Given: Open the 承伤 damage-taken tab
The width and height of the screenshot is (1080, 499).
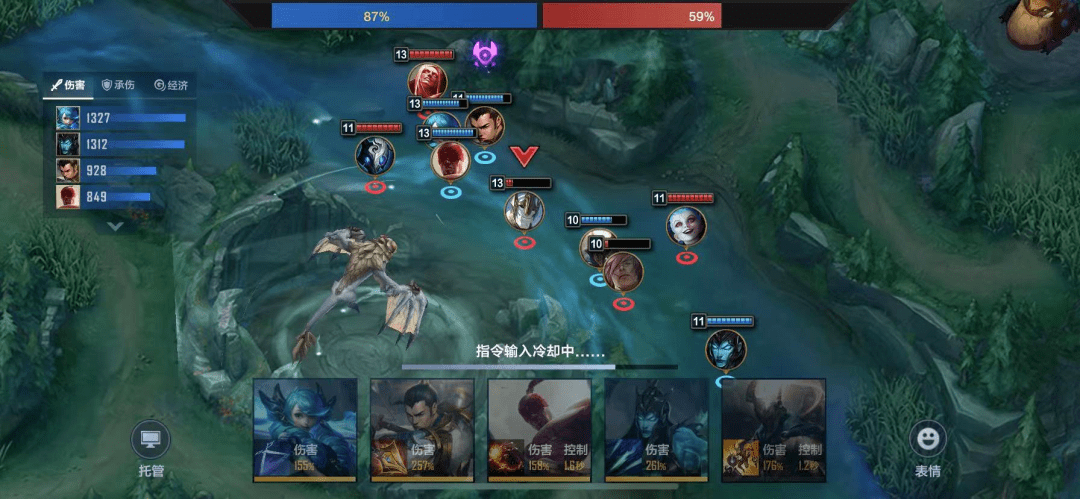Looking at the screenshot, I should pos(119,86).
